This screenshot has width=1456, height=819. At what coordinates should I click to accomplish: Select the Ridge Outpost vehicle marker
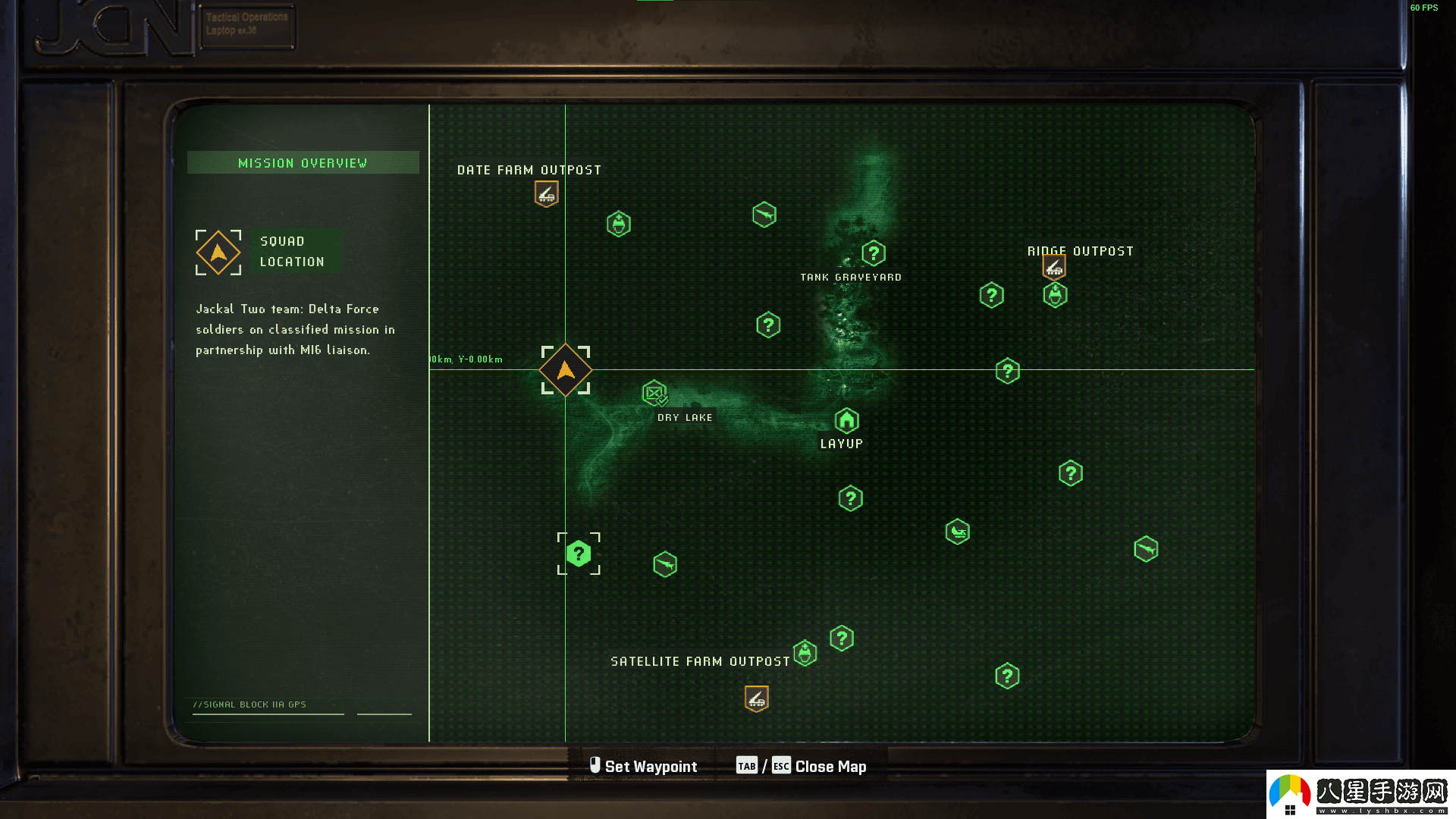click(1054, 267)
